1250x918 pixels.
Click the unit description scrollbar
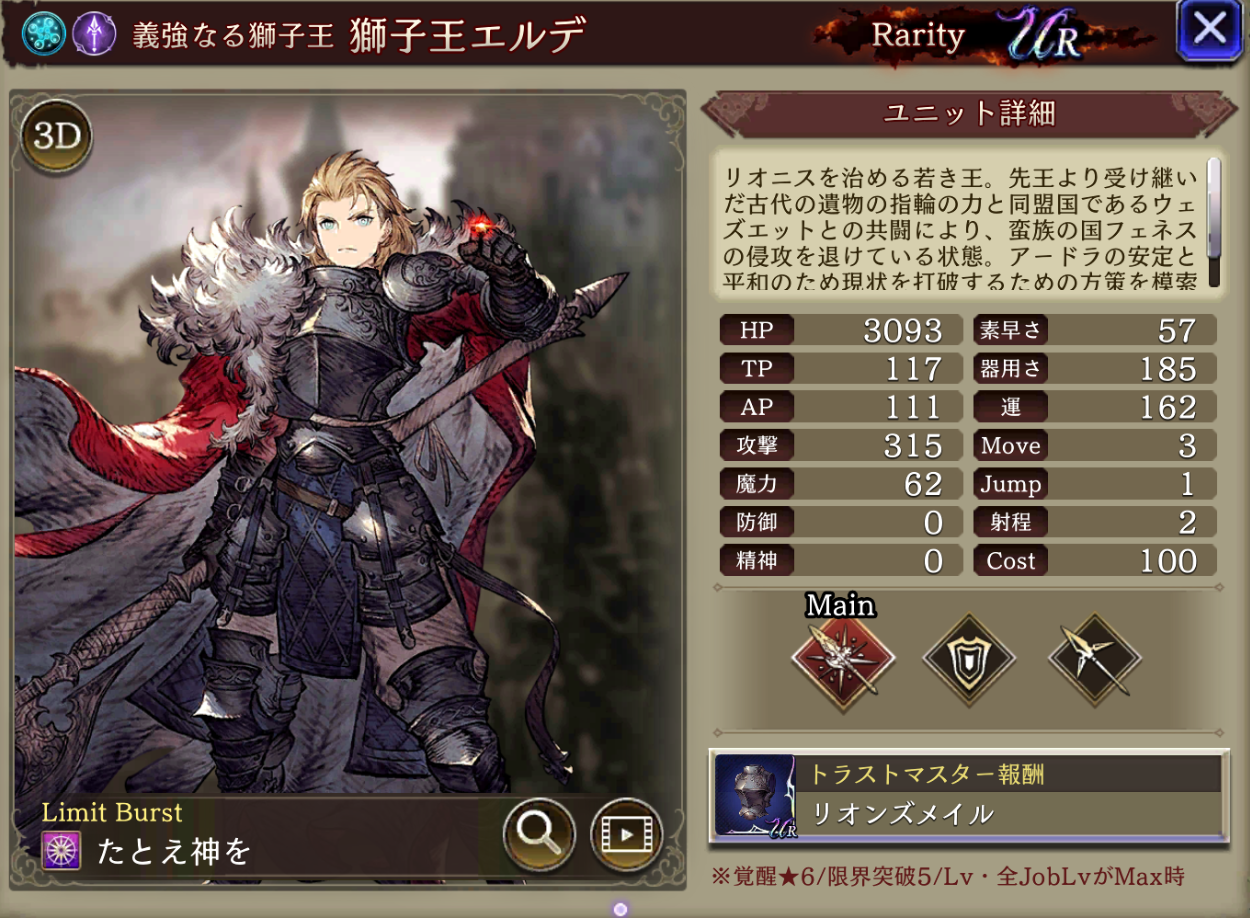(1214, 222)
